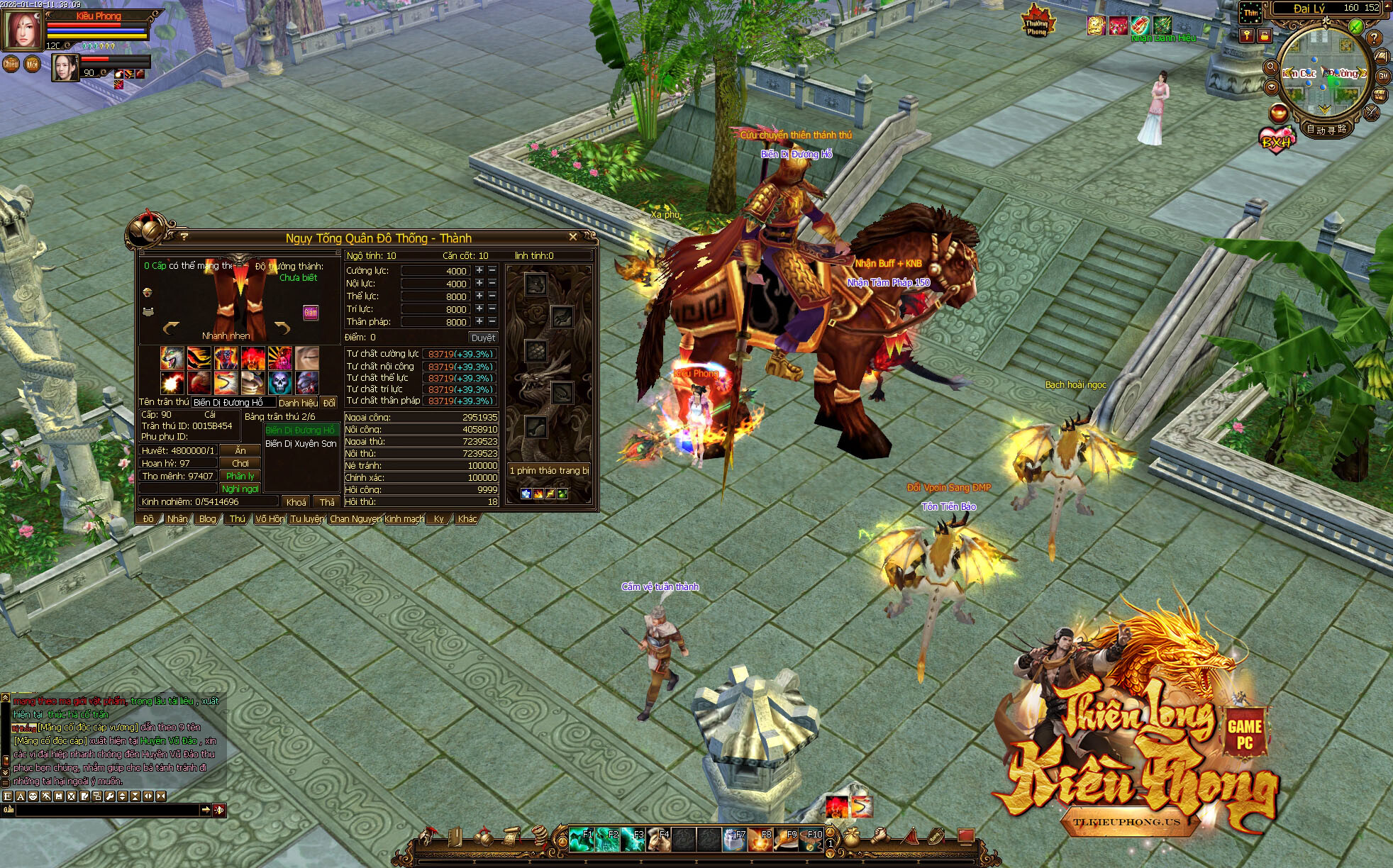The image size is (1393, 868).
Task: Open the Kinh mạch tab
Action: (404, 519)
